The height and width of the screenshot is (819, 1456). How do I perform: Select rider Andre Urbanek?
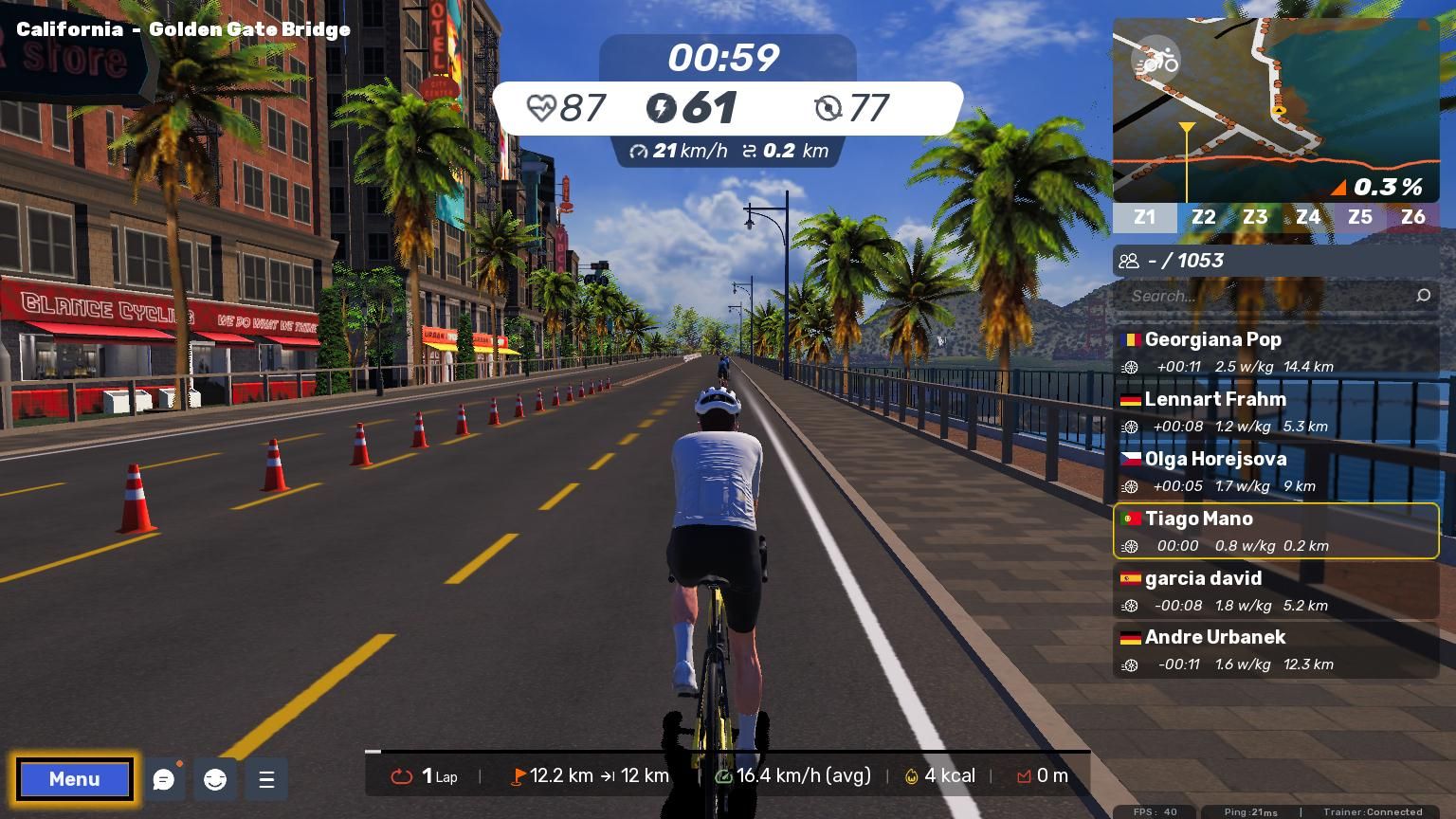(1276, 649)
